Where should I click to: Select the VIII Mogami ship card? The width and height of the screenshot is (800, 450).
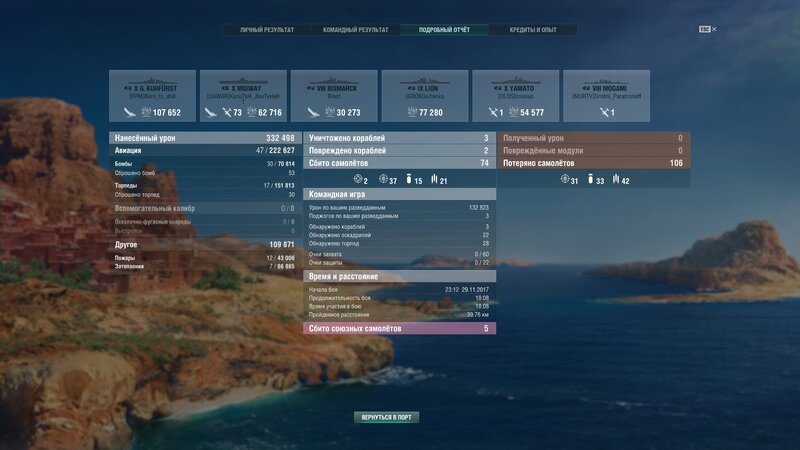pos(606,96)
